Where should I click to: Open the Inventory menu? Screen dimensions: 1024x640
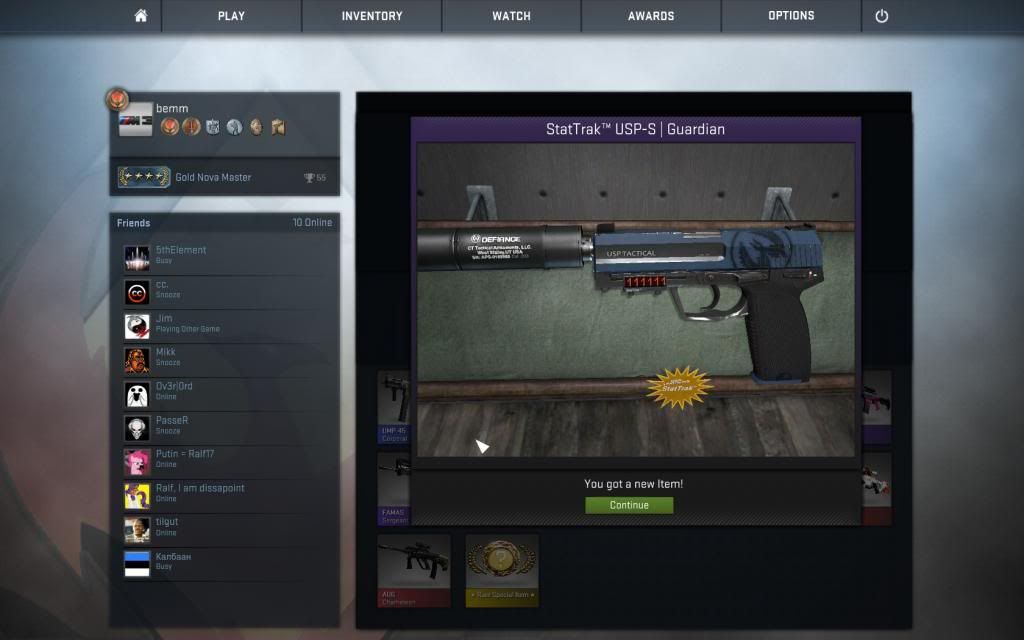(371, 16)
